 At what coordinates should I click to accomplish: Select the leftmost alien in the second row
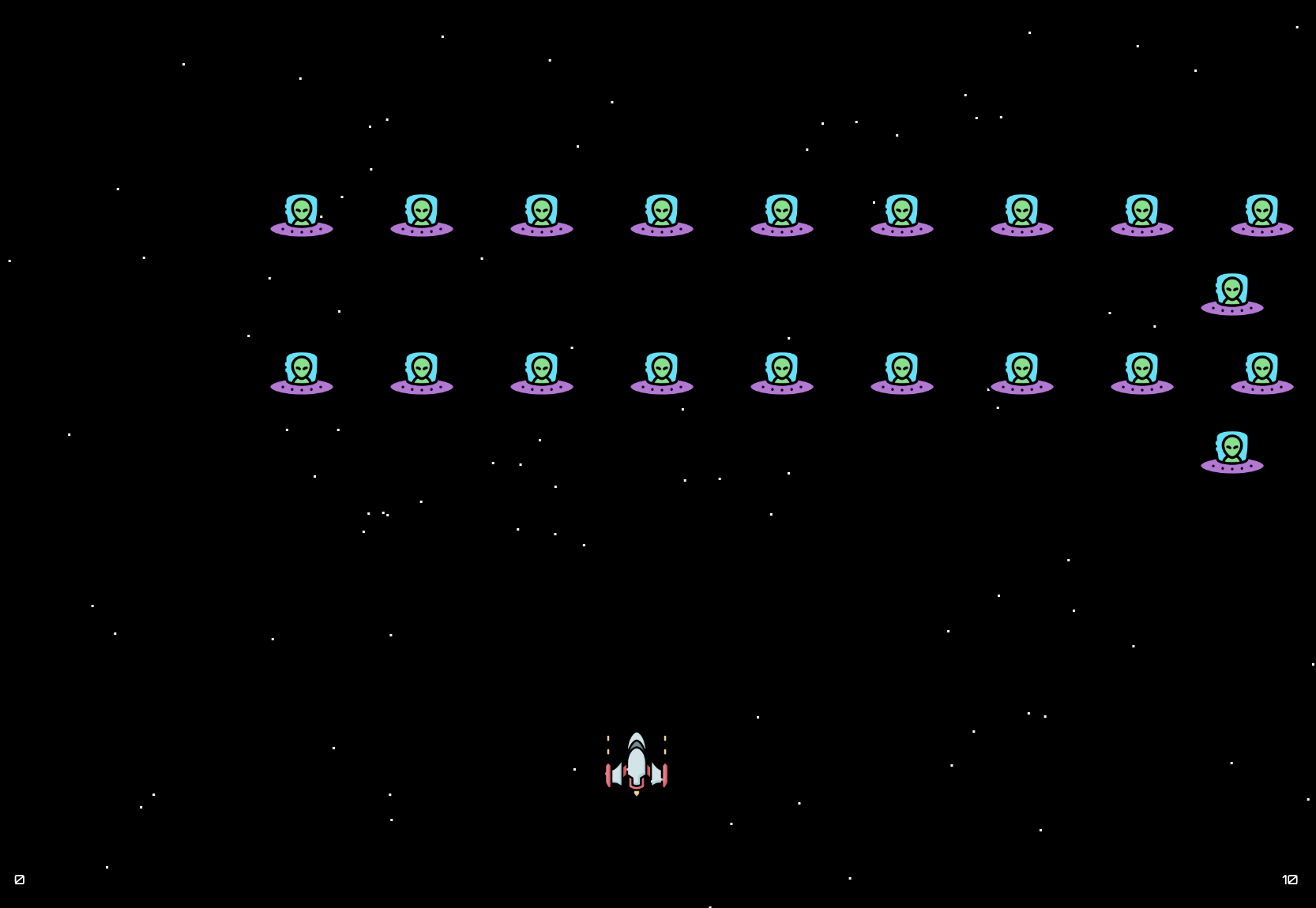tap(303, 371)
